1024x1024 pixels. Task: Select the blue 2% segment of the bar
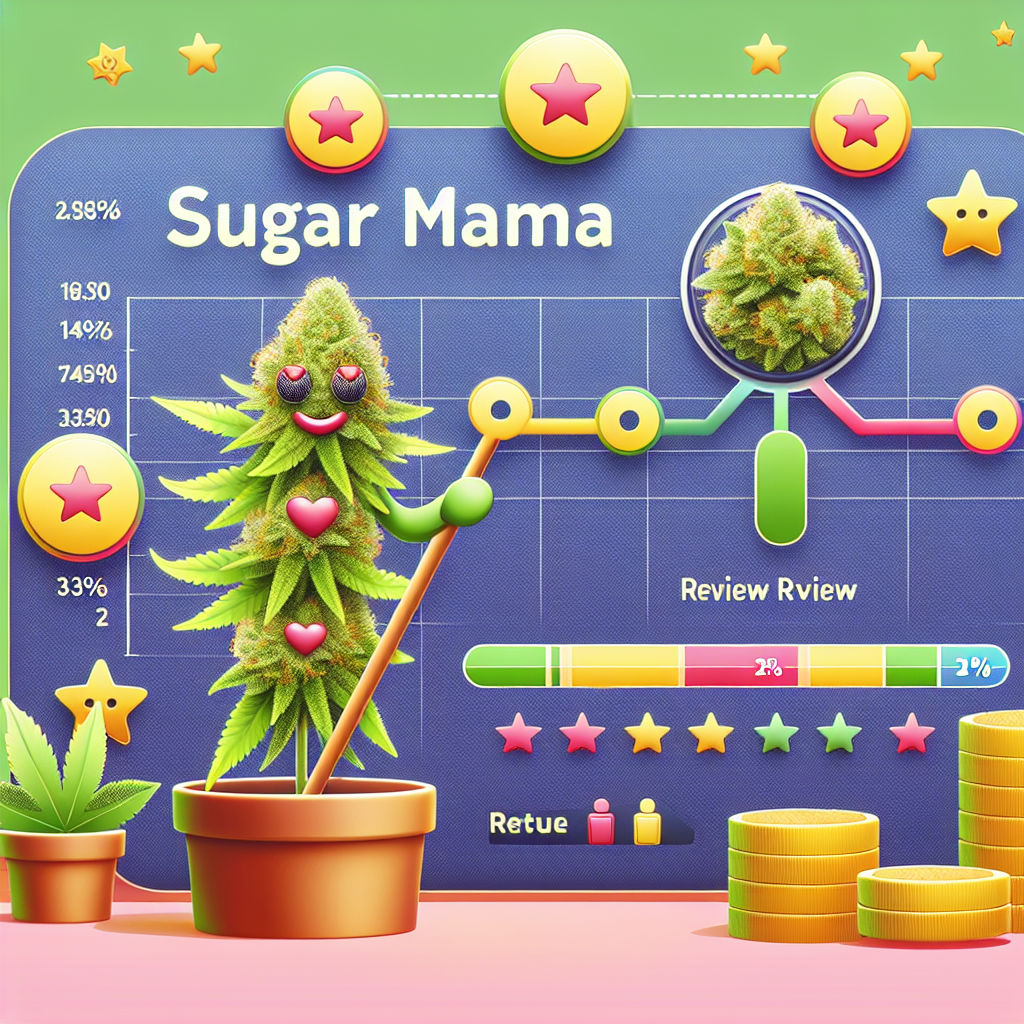(x=968, y=668)
